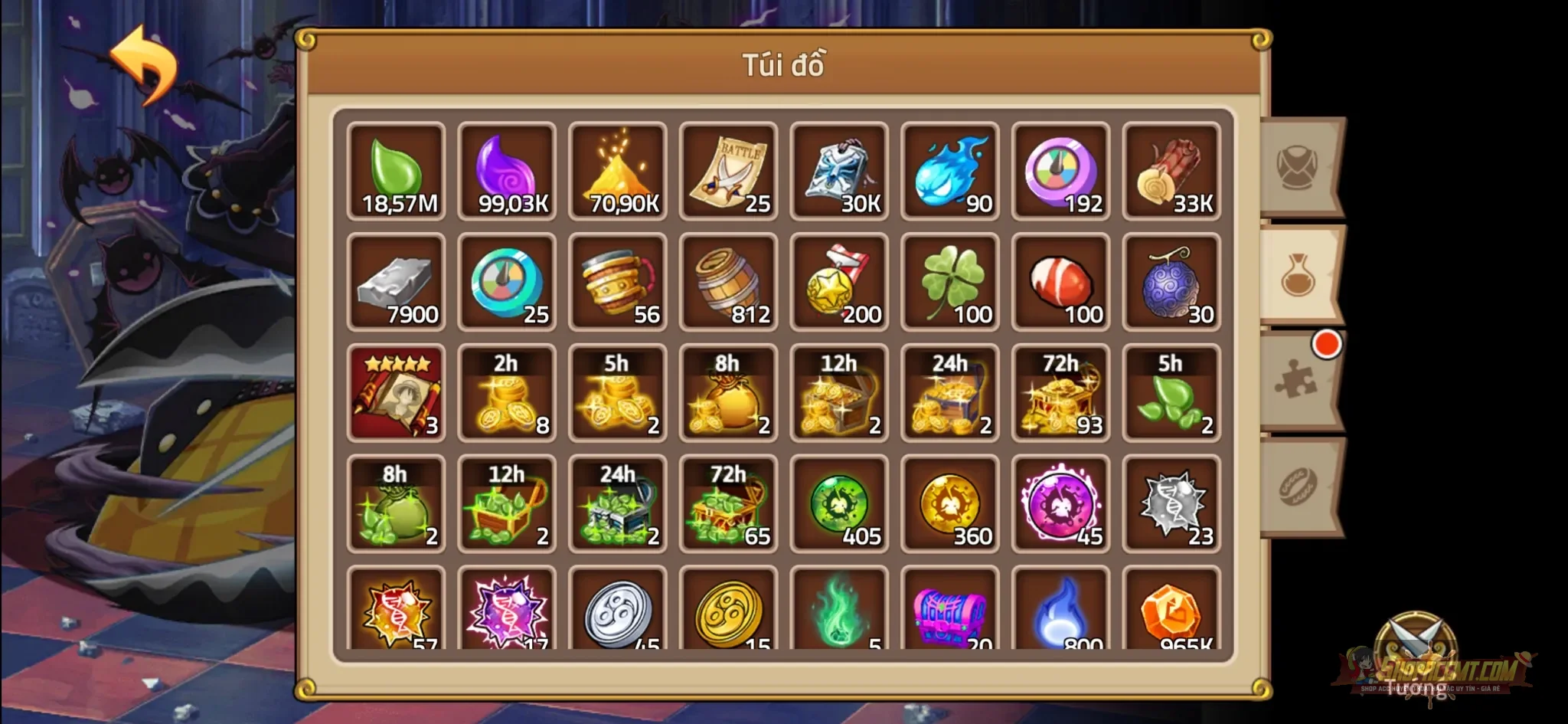This screenshot has width=1568, height=724.
Task: Select the gold pile item showing 70,90K
Action: click(x=618, y=170)
